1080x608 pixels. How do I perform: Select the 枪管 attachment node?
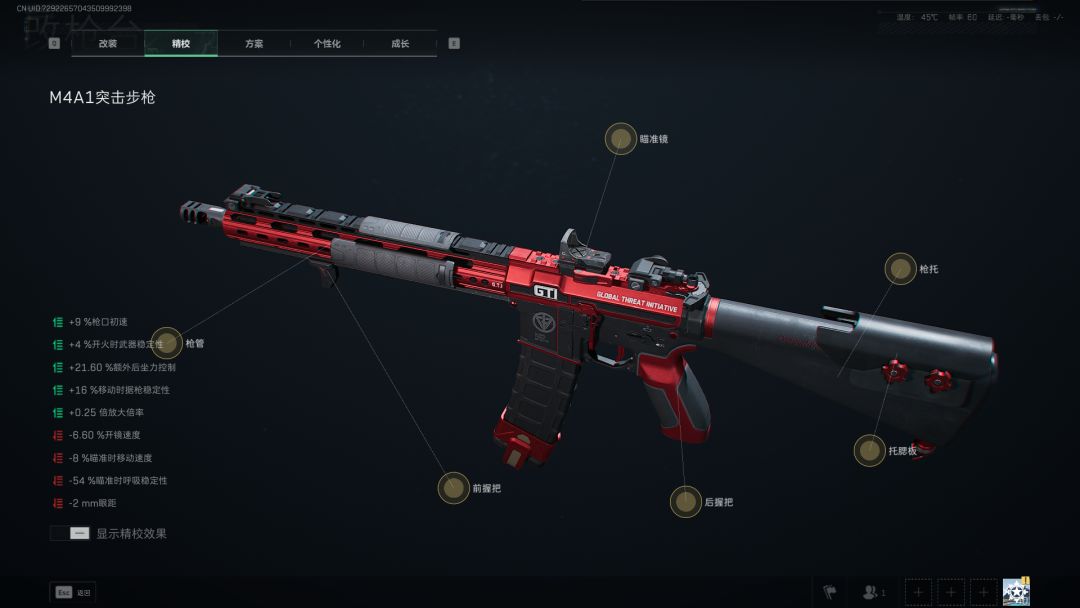pos(167,343)
